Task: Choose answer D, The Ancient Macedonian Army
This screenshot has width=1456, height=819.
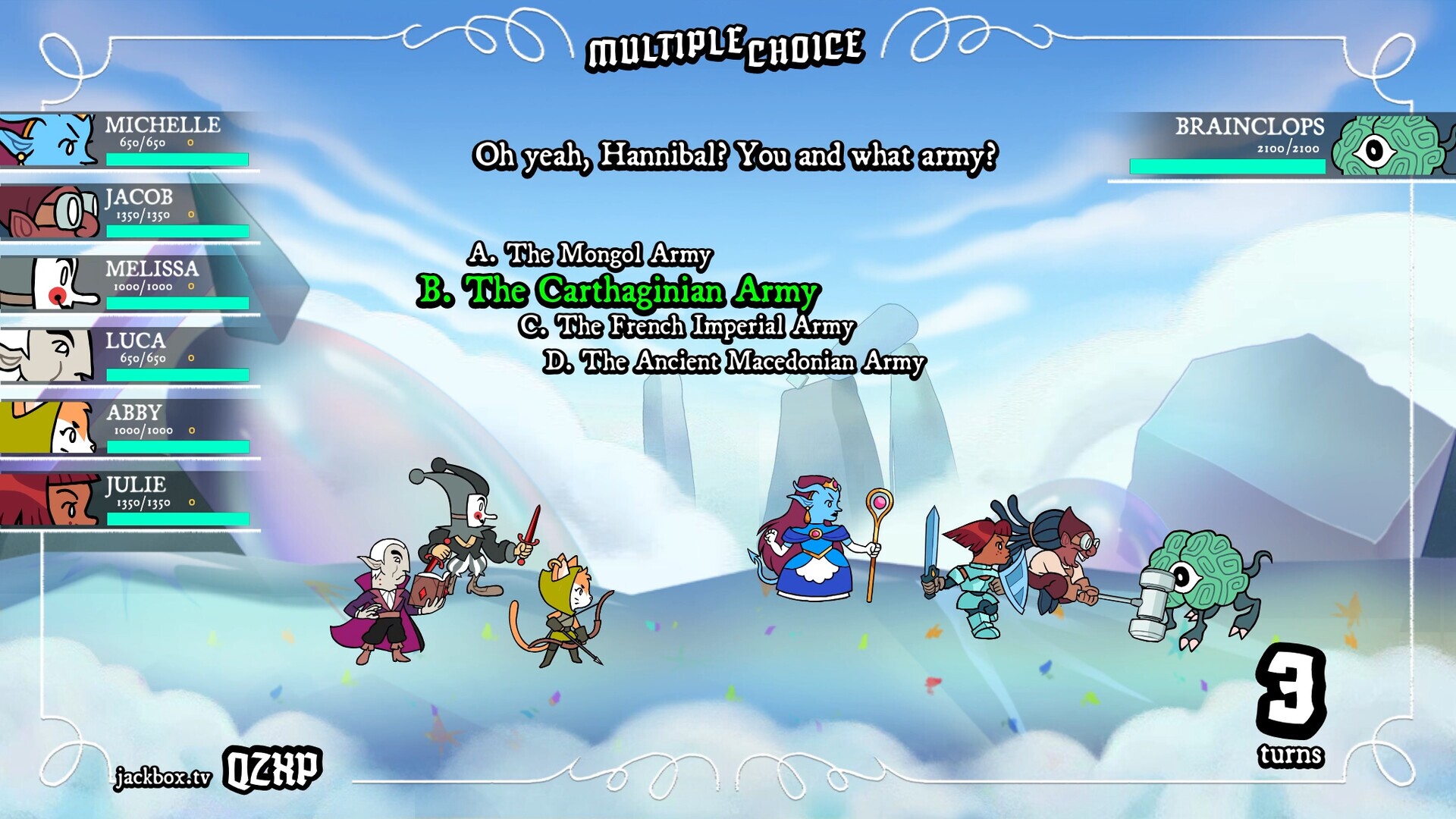Action: coord(734,362)
